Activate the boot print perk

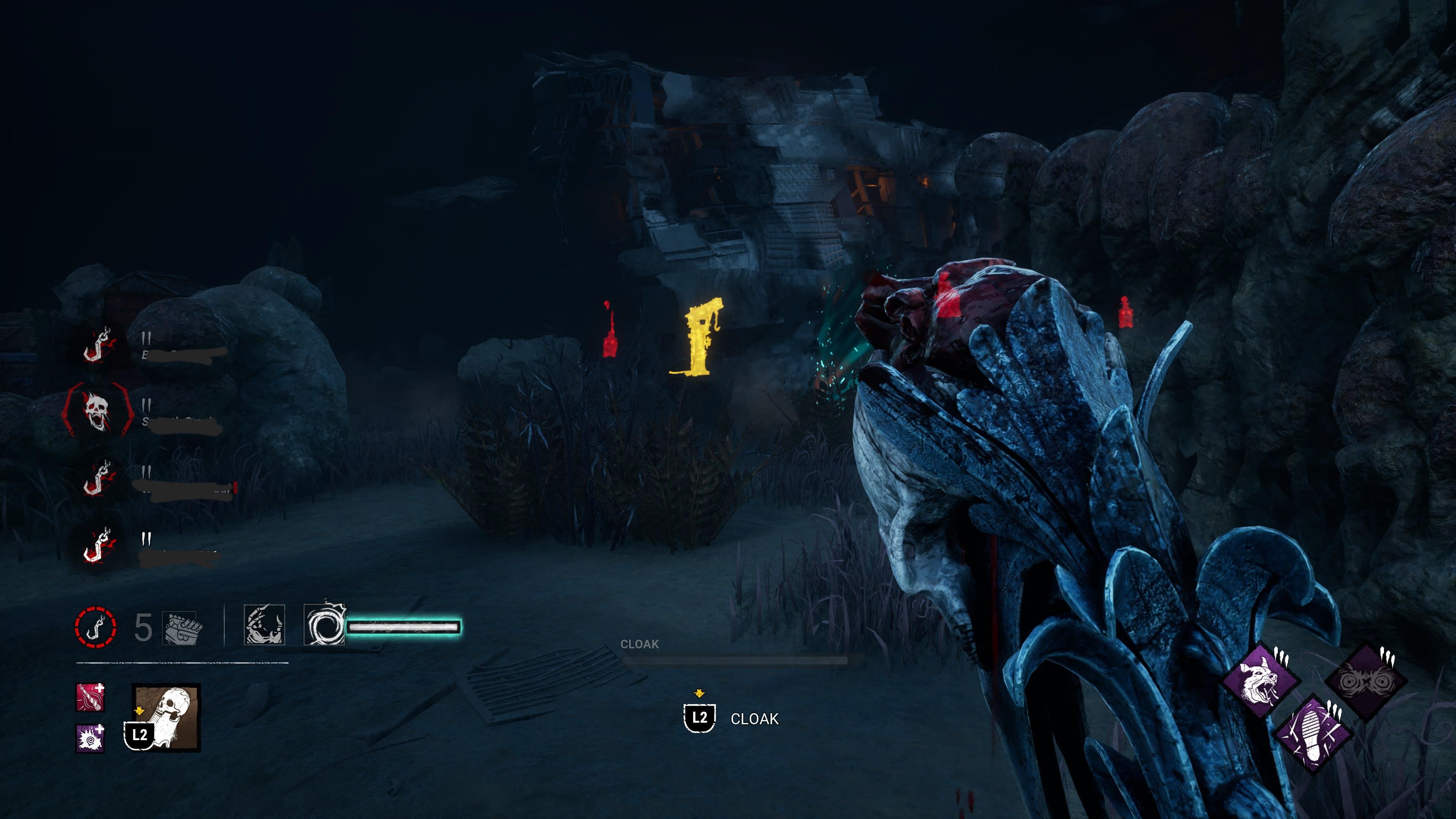(1313, 734)
